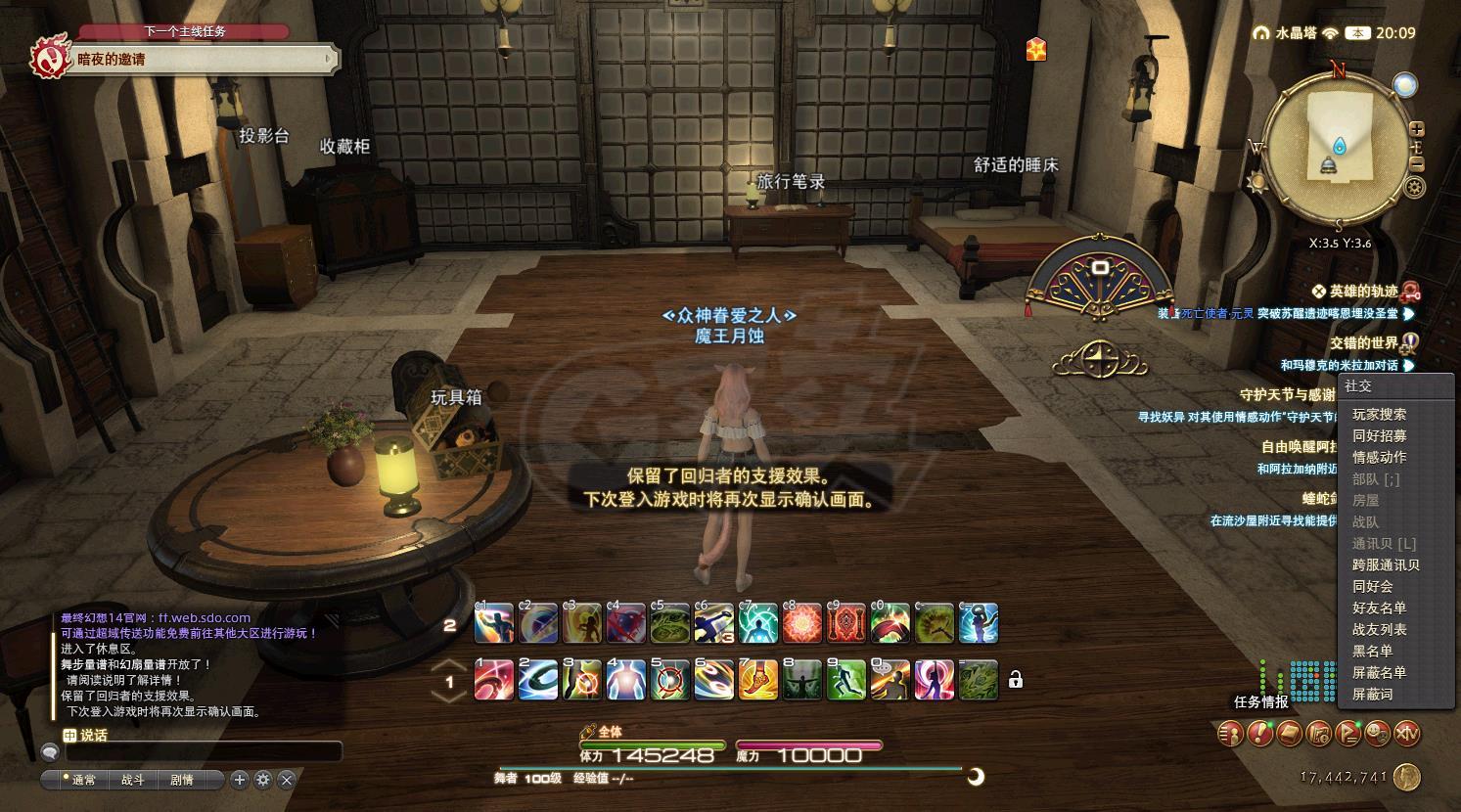Choose 情感动作 in the social menu
The image size is (1461, 812).
point(1379,458)
